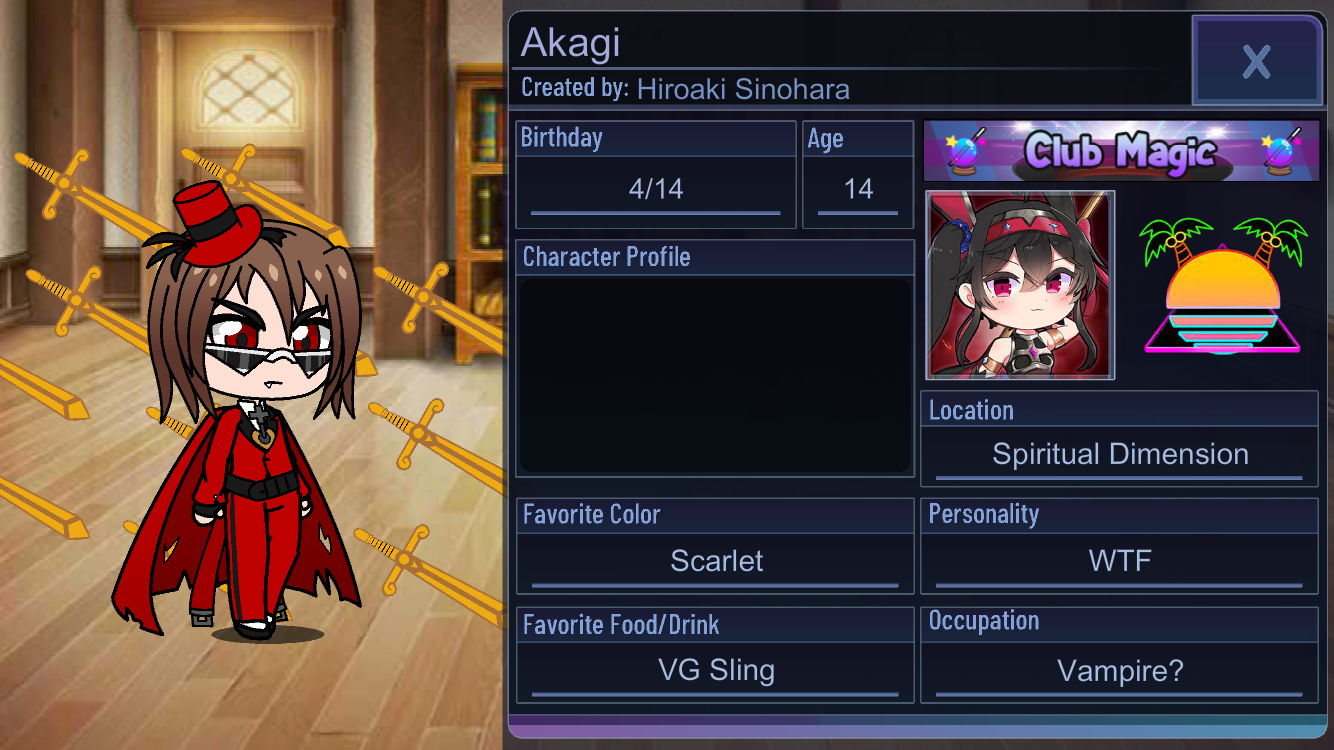Change the Age field value

858,190
